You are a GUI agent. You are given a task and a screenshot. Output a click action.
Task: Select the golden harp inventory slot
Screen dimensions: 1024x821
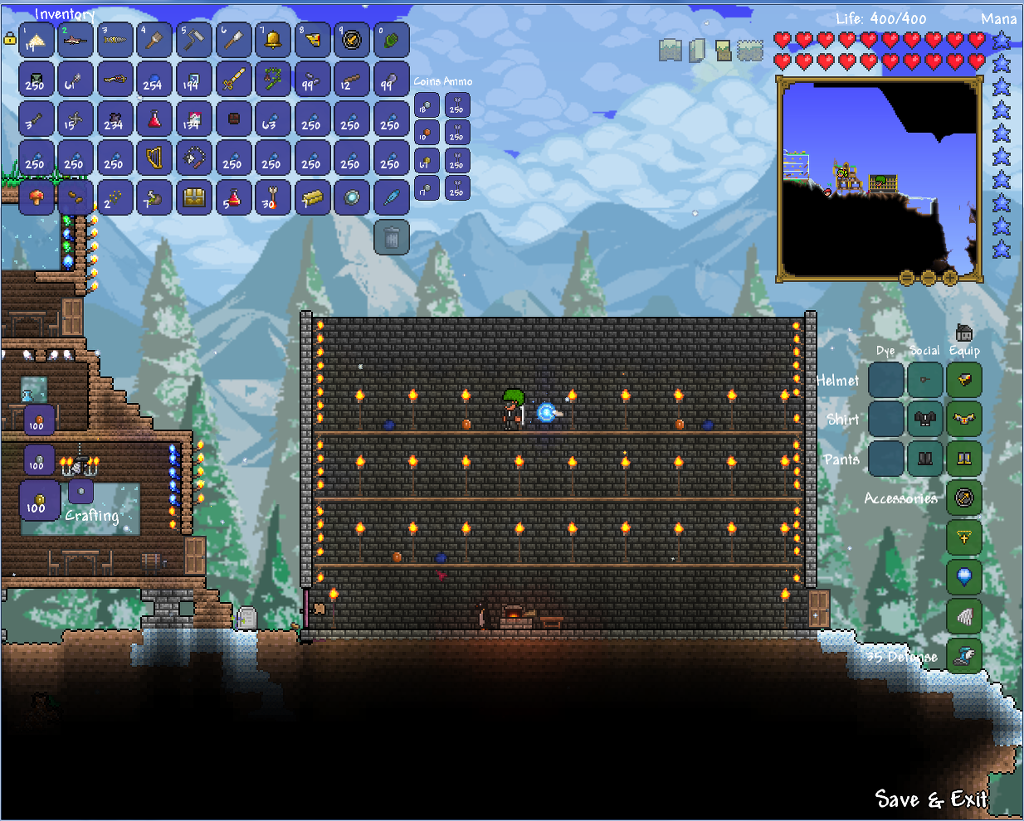pyautogui.click(x=154, y=159)
